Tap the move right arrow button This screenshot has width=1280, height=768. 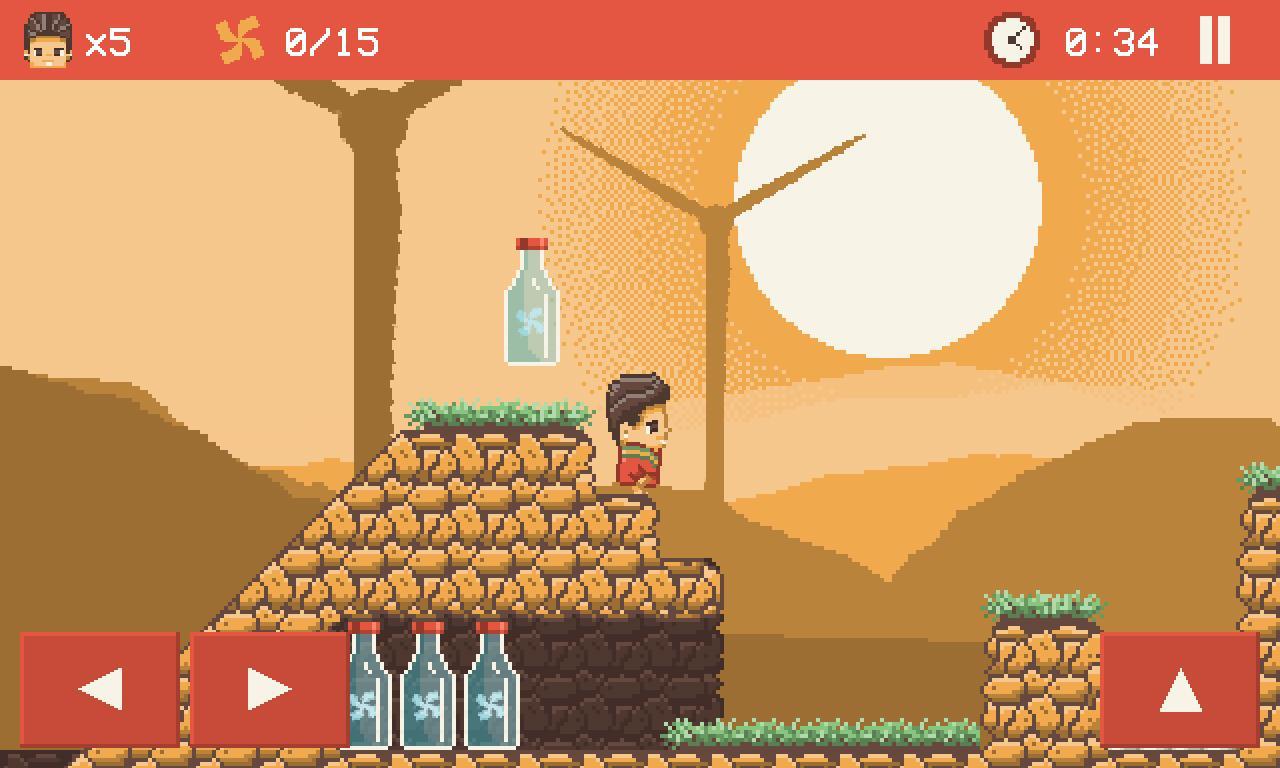(x=269, y=689)
